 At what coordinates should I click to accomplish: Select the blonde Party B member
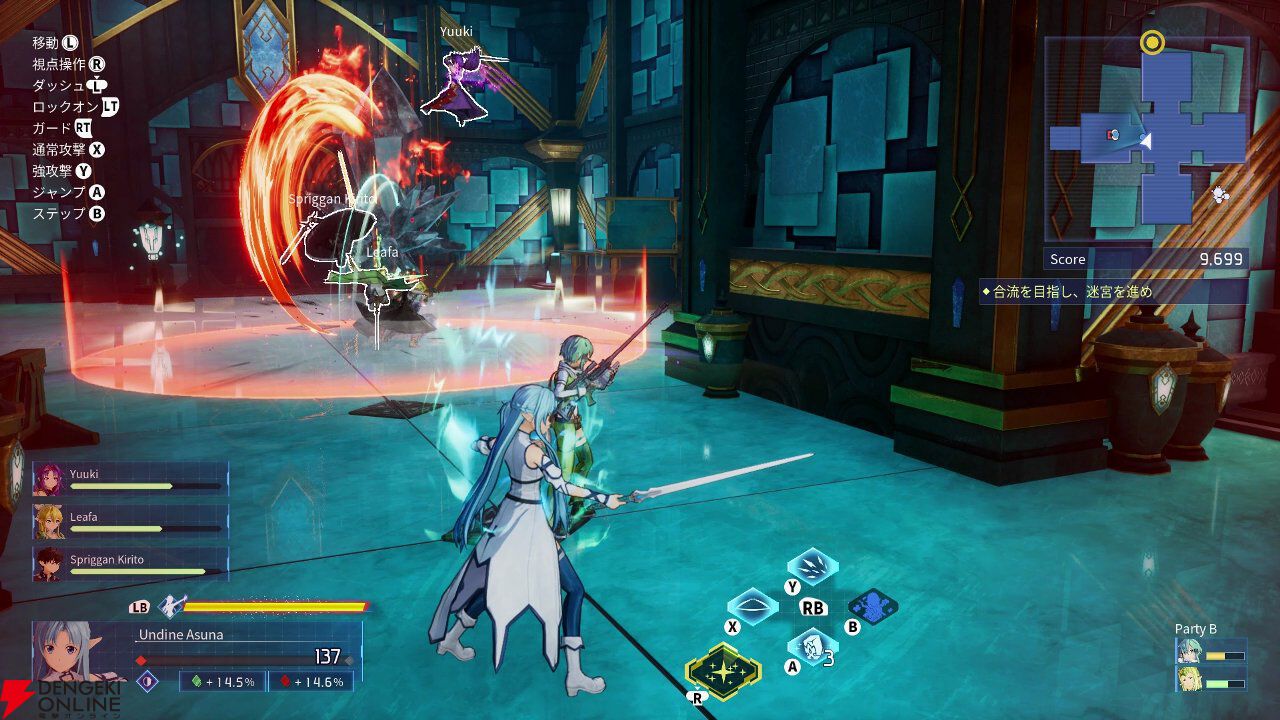[1189, 680]
